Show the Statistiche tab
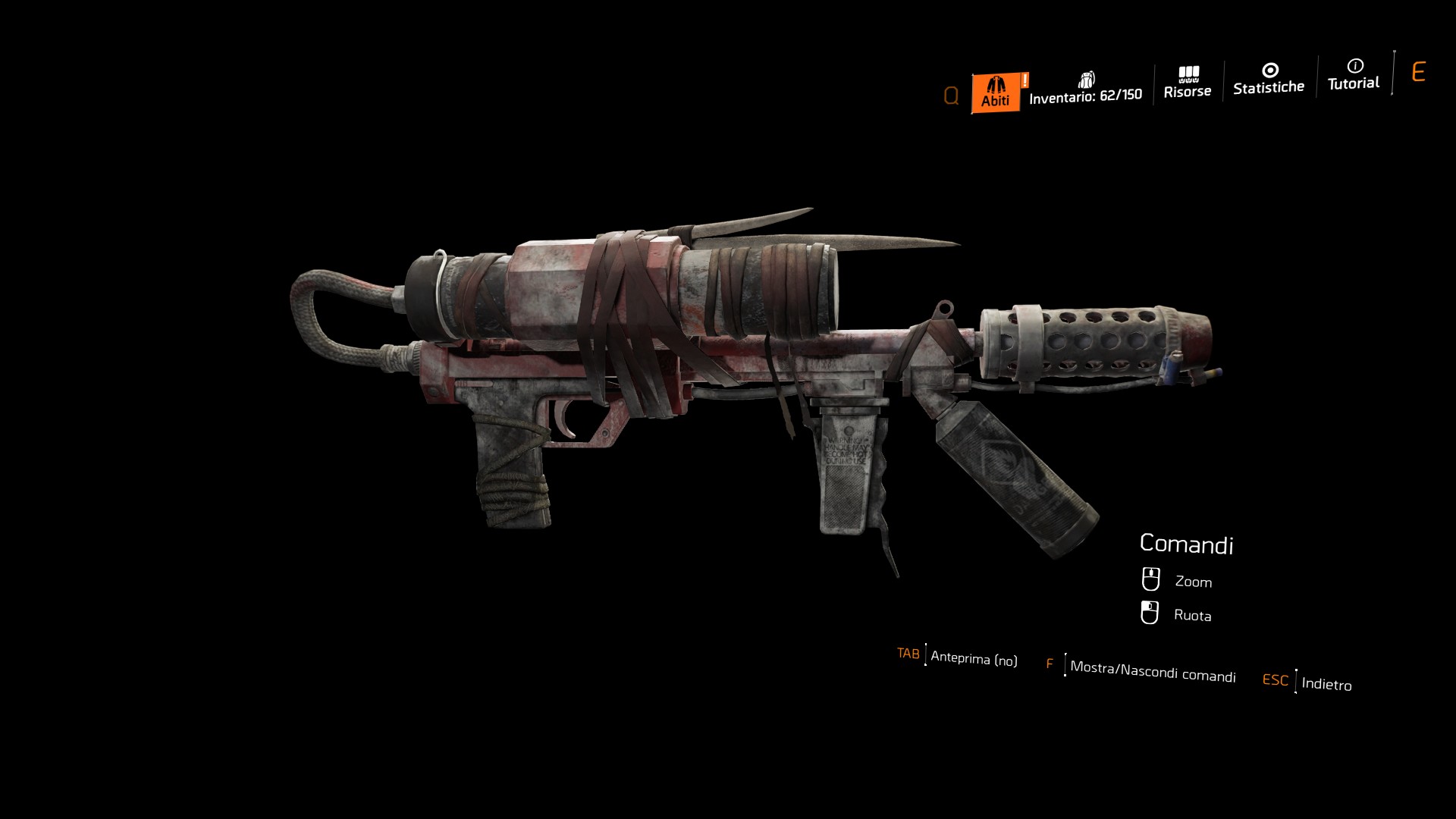Image resolution: width=1456 pixels, height=819 pixels. pyautogui.click(x=1269, y=80)
